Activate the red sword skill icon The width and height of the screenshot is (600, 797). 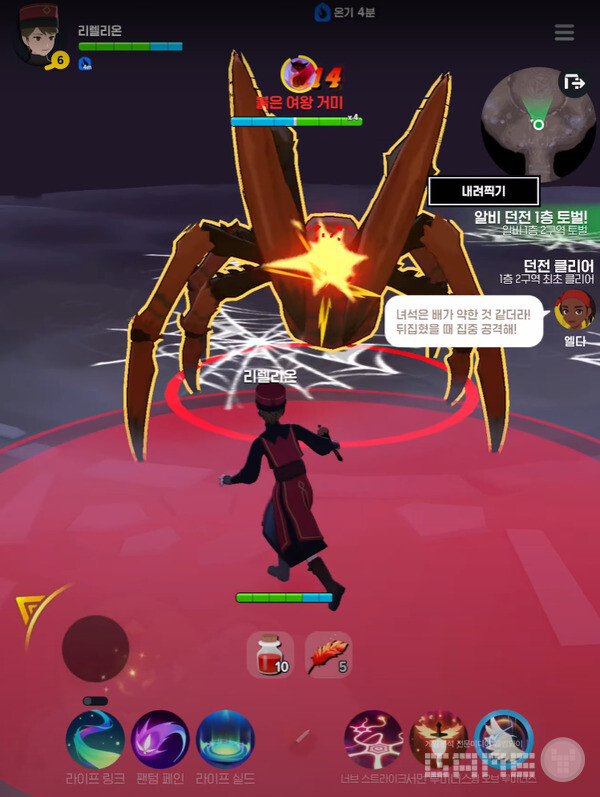438,740
